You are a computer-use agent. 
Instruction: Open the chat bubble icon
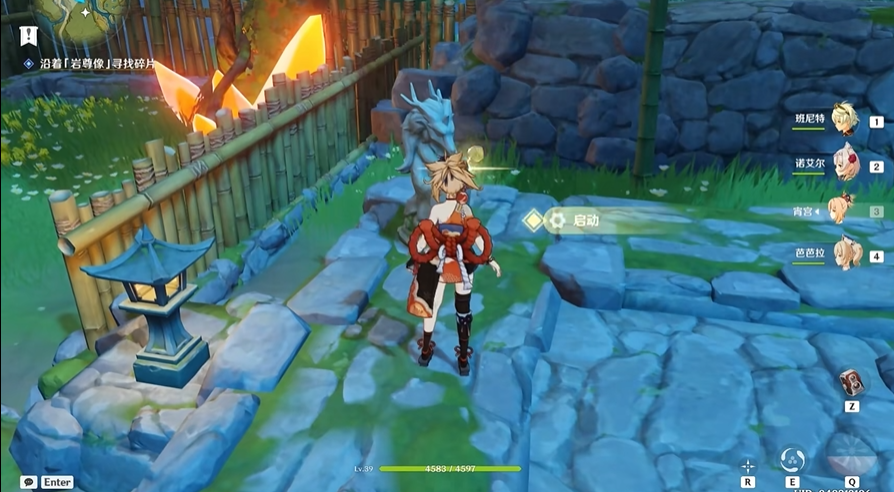(28, 482)
